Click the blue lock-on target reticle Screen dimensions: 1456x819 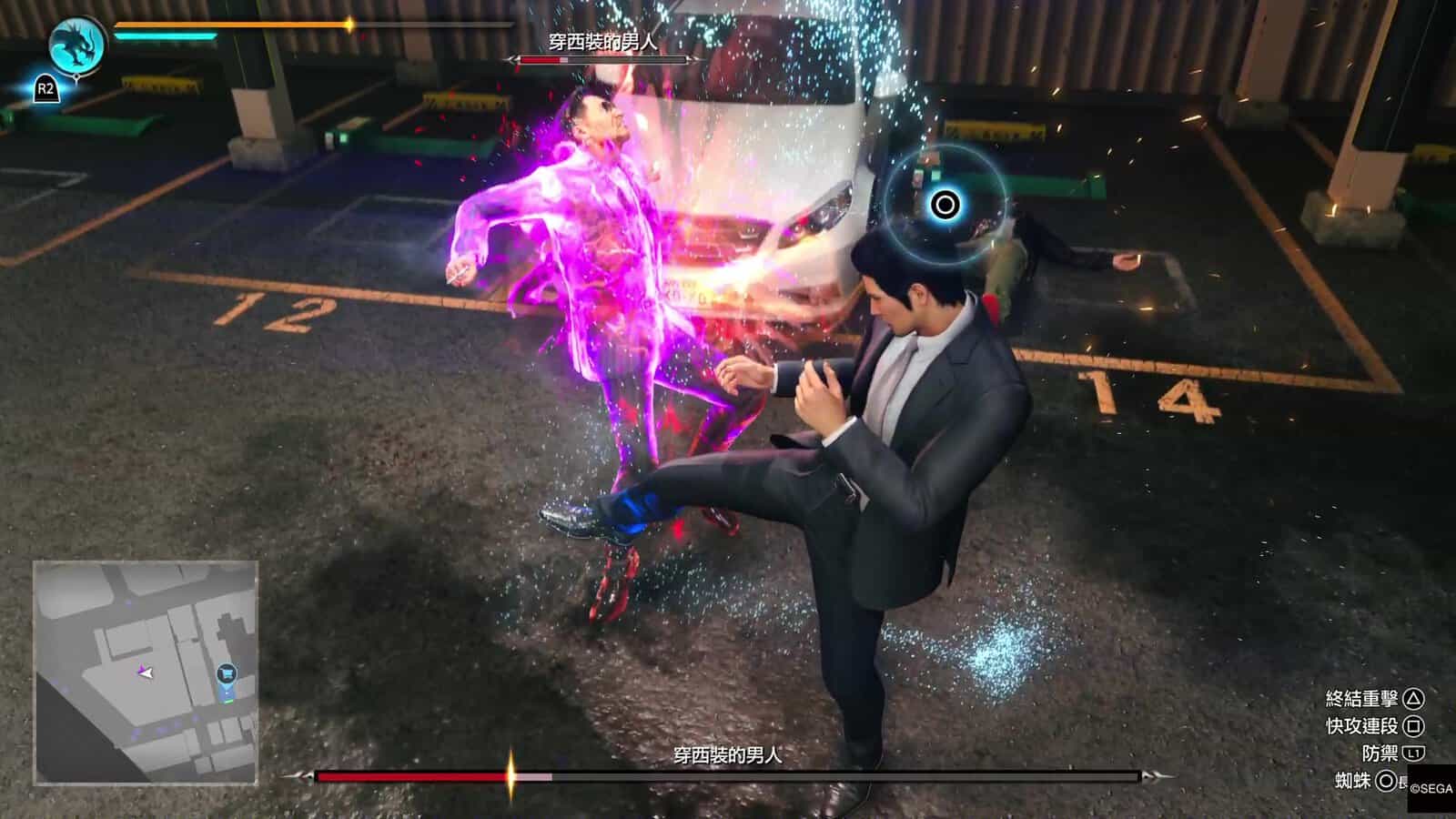click(x=945, y=205)
